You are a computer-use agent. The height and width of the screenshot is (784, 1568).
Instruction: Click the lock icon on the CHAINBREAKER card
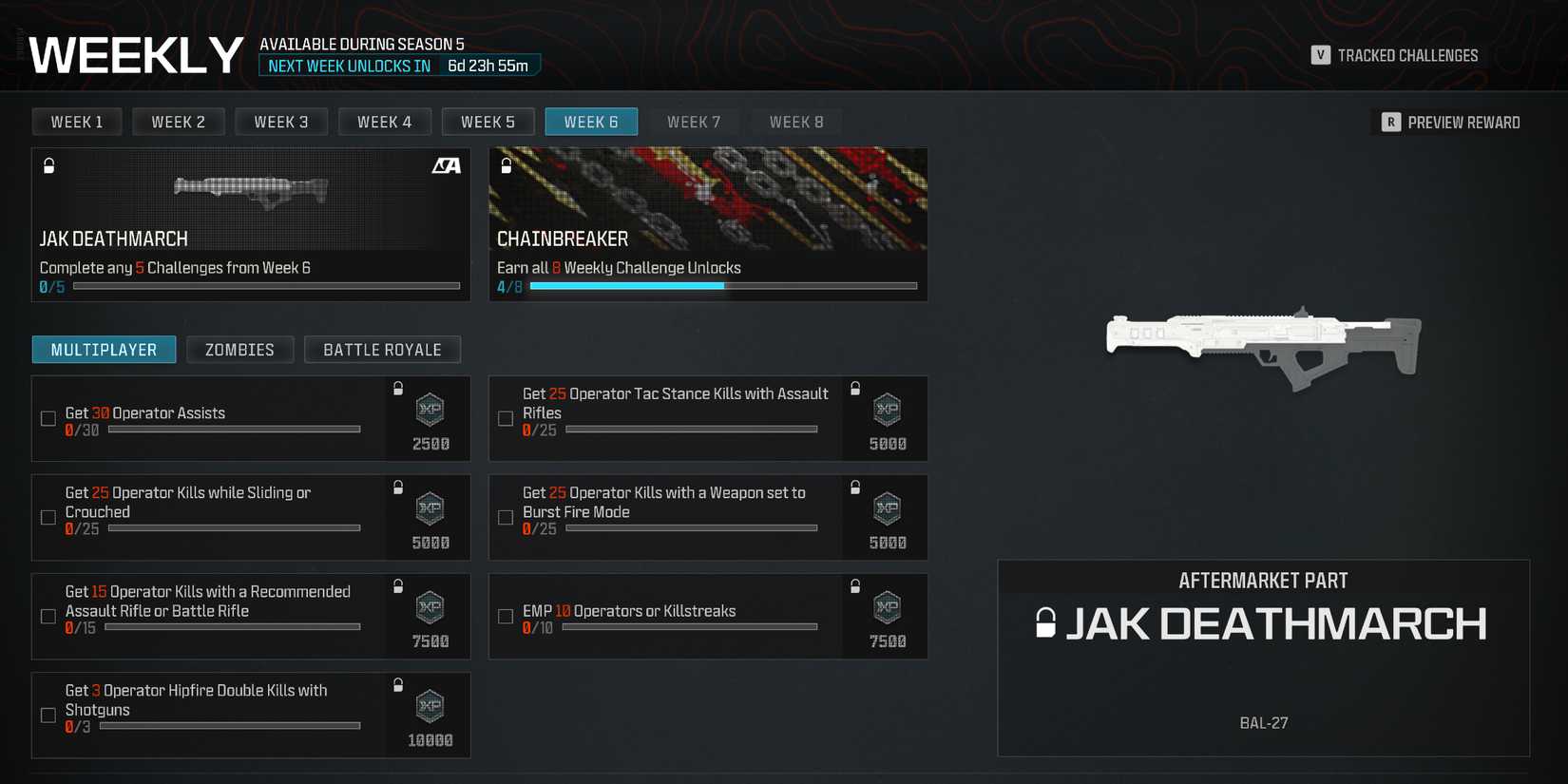[505, 165]
